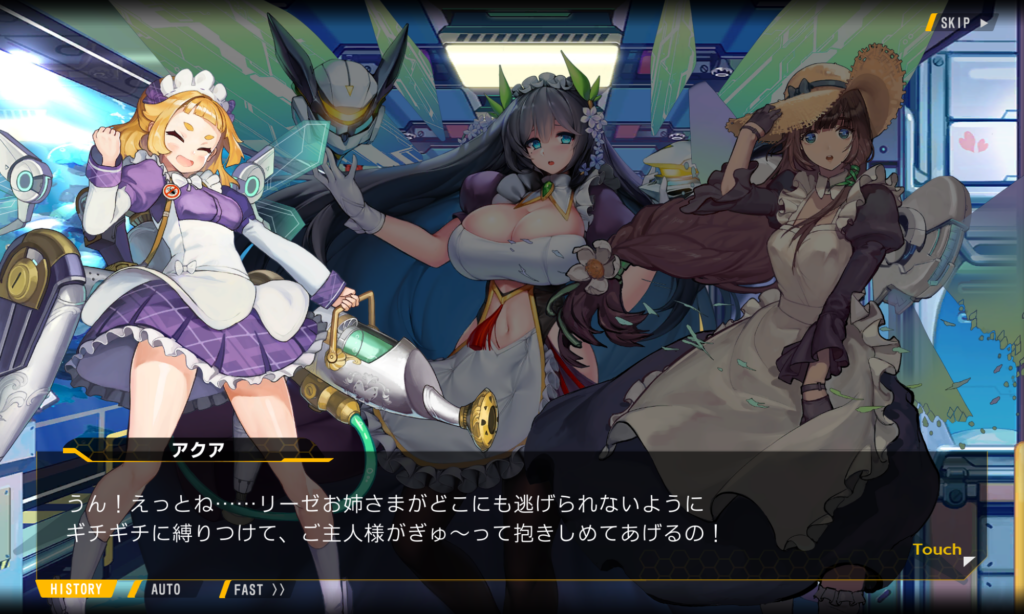Open the dialogue HISTORY log

(76, 589)
